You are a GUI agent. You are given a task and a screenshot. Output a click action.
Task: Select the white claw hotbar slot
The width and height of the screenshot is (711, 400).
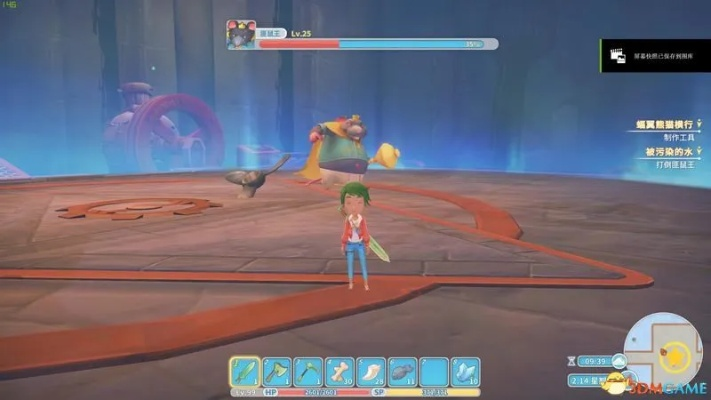point(370,371)
